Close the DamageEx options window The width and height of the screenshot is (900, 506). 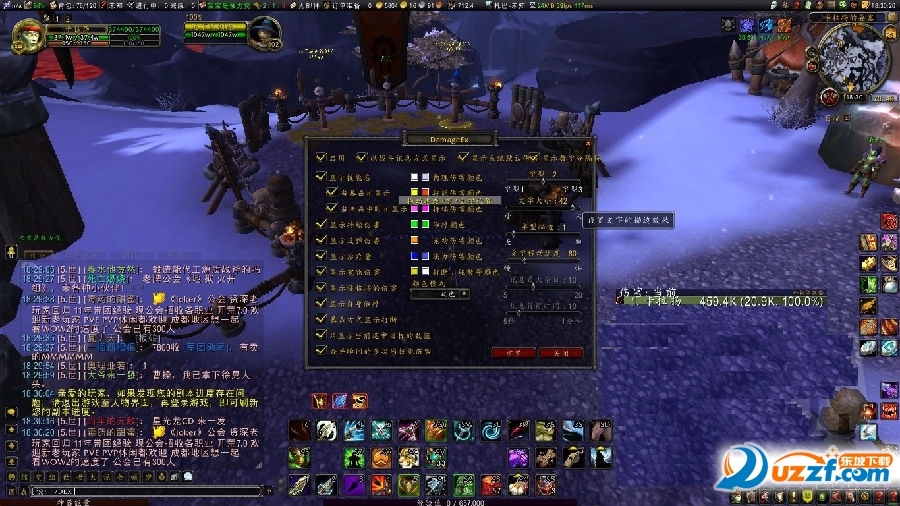[x=586, y=141]
